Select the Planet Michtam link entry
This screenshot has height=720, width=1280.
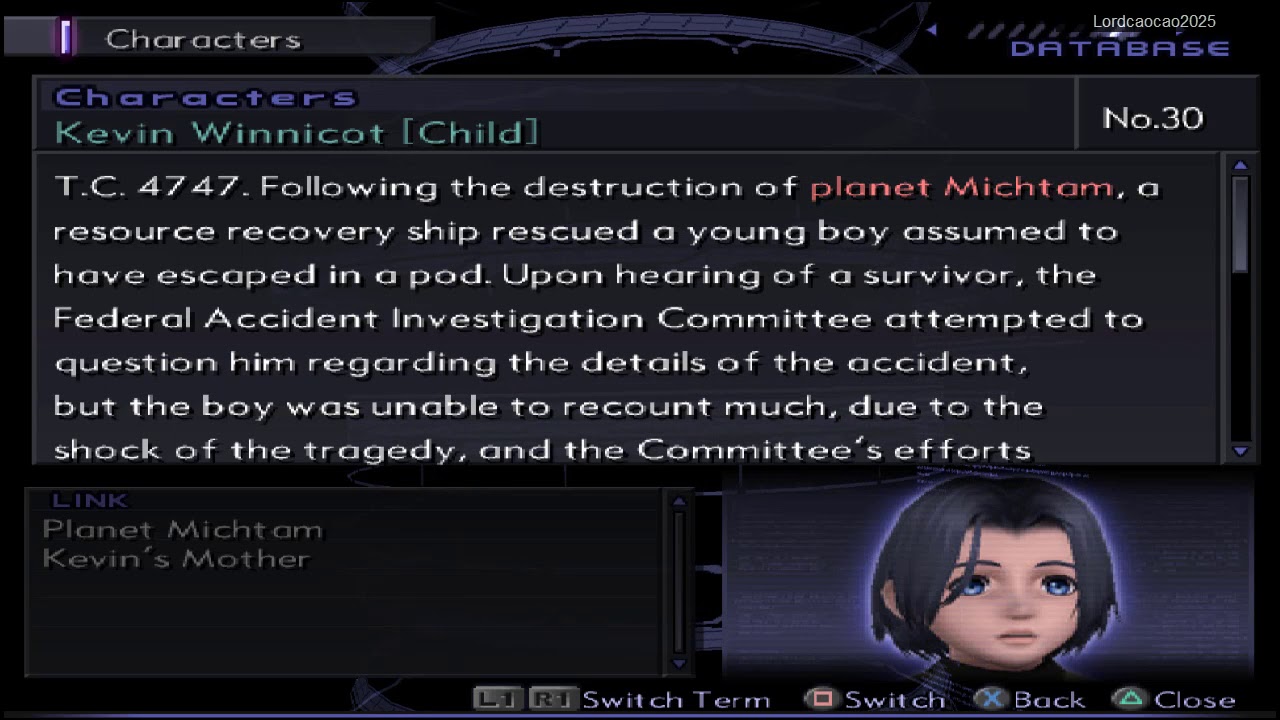point(183,530)
